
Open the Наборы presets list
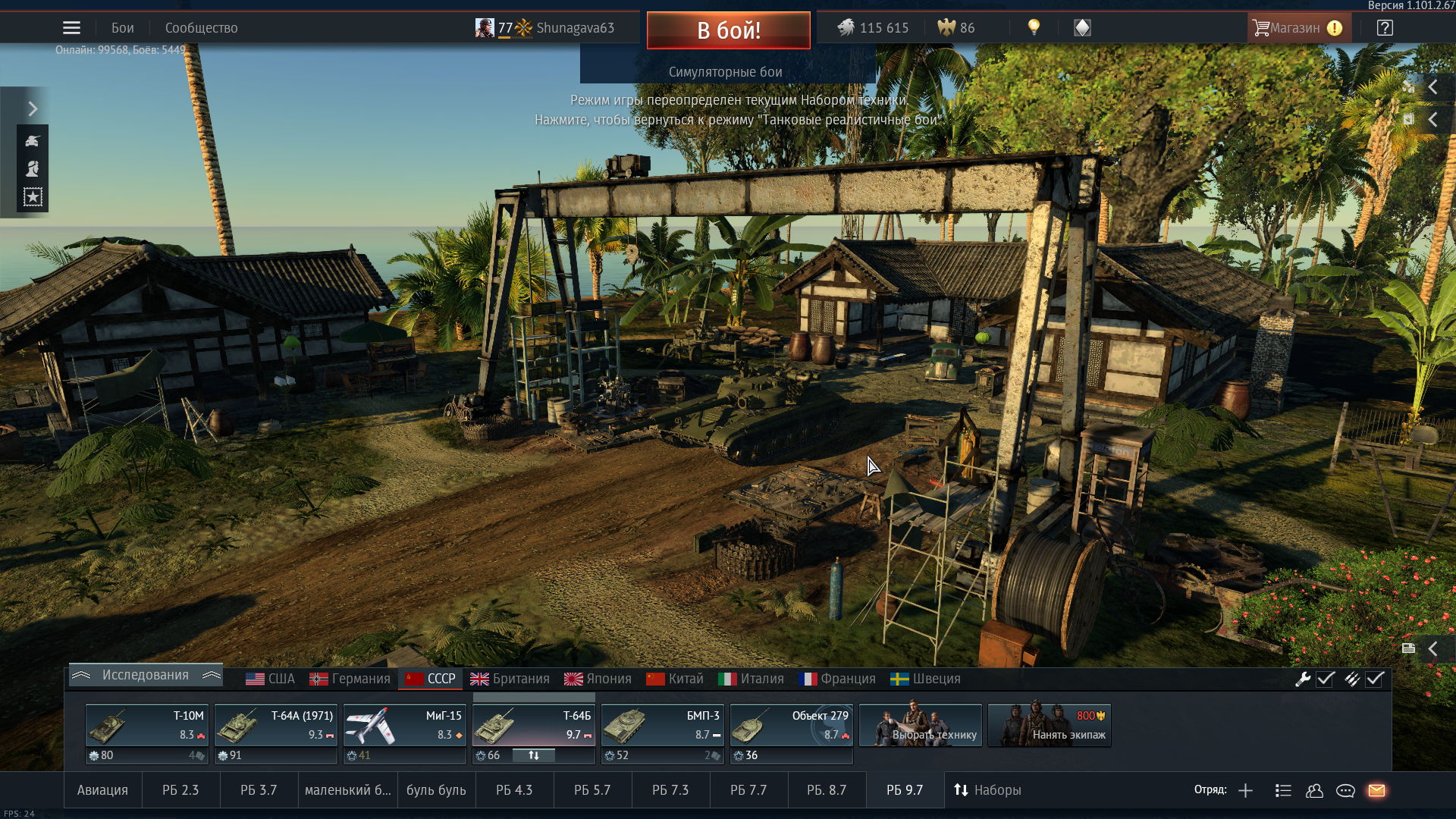coord(987,790)
